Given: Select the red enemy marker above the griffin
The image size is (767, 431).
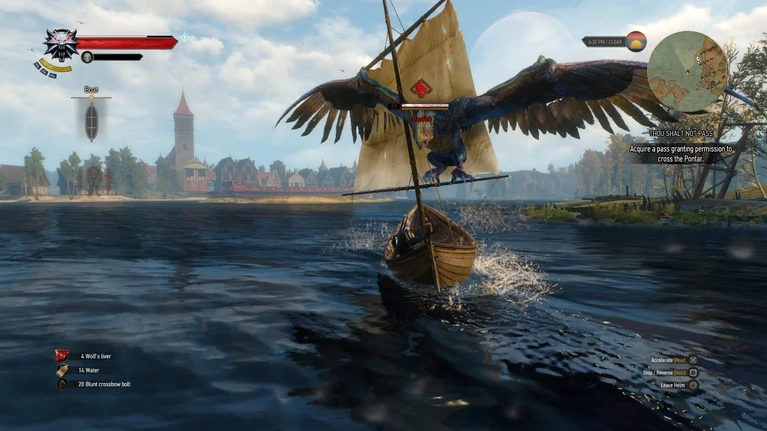Looking at the screenshot, I should 420,88.
